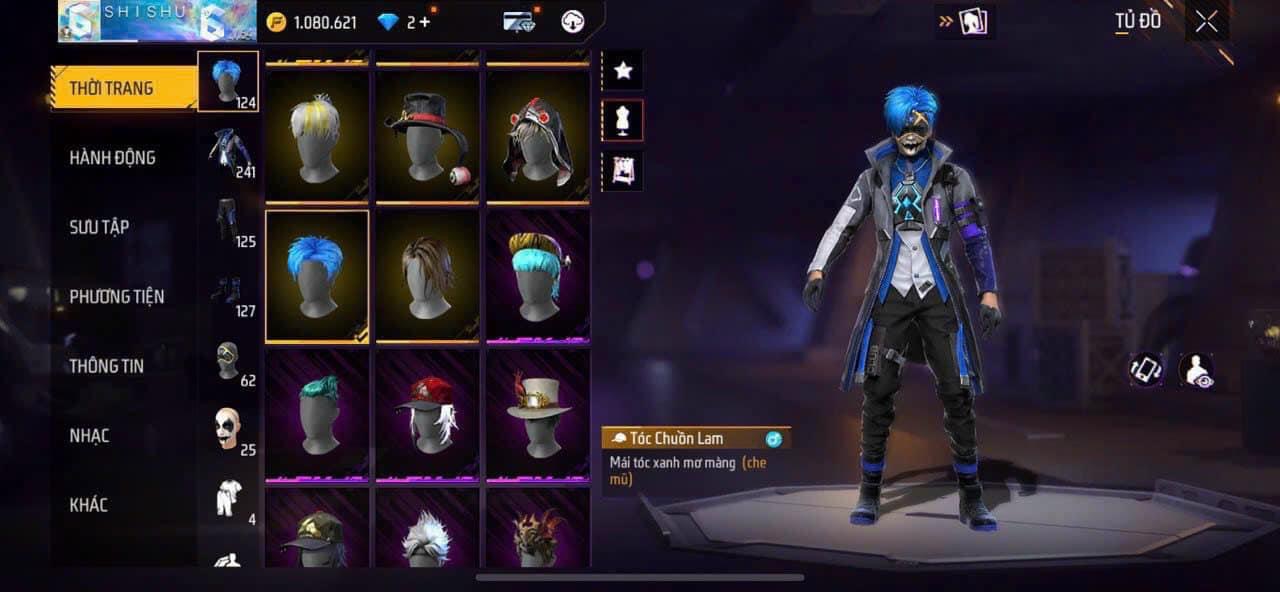Show the Thông Tin tab
The height and width of the screenshot is (592, 1280).
click(106, 366)
